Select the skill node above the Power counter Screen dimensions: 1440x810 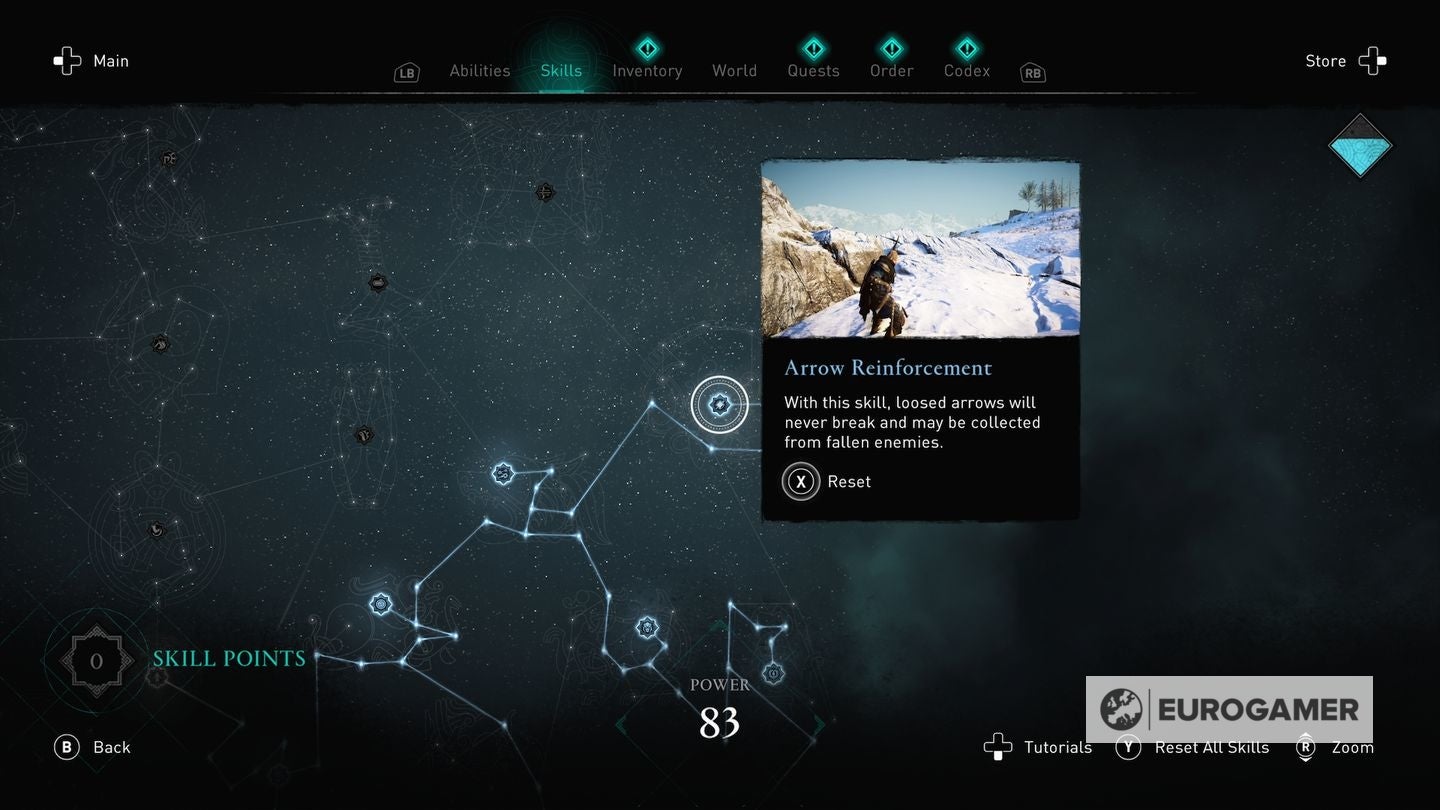pos(645,627)
